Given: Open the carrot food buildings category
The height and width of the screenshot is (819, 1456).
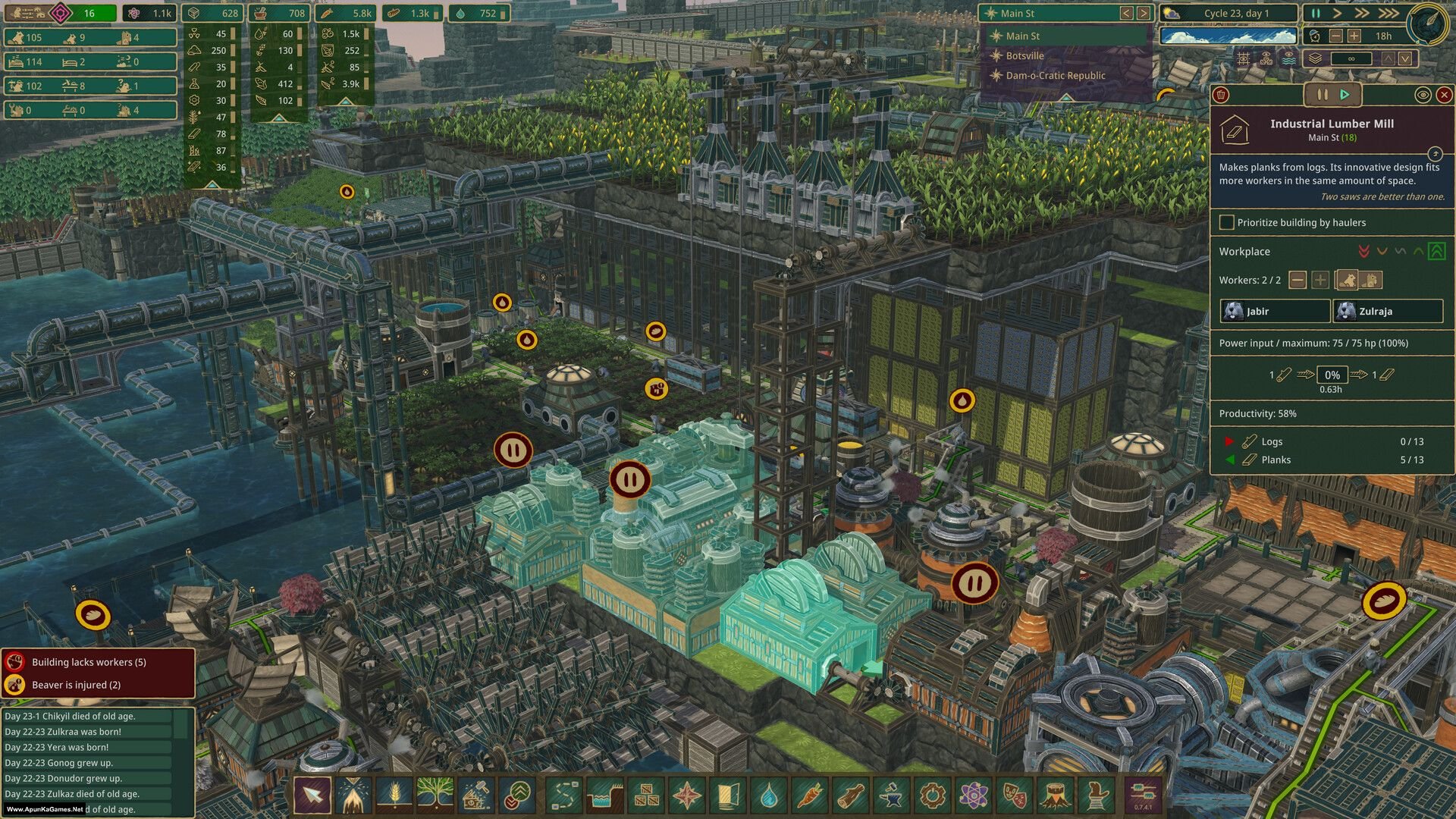Looking at the screenshot, I should point(808,795).
